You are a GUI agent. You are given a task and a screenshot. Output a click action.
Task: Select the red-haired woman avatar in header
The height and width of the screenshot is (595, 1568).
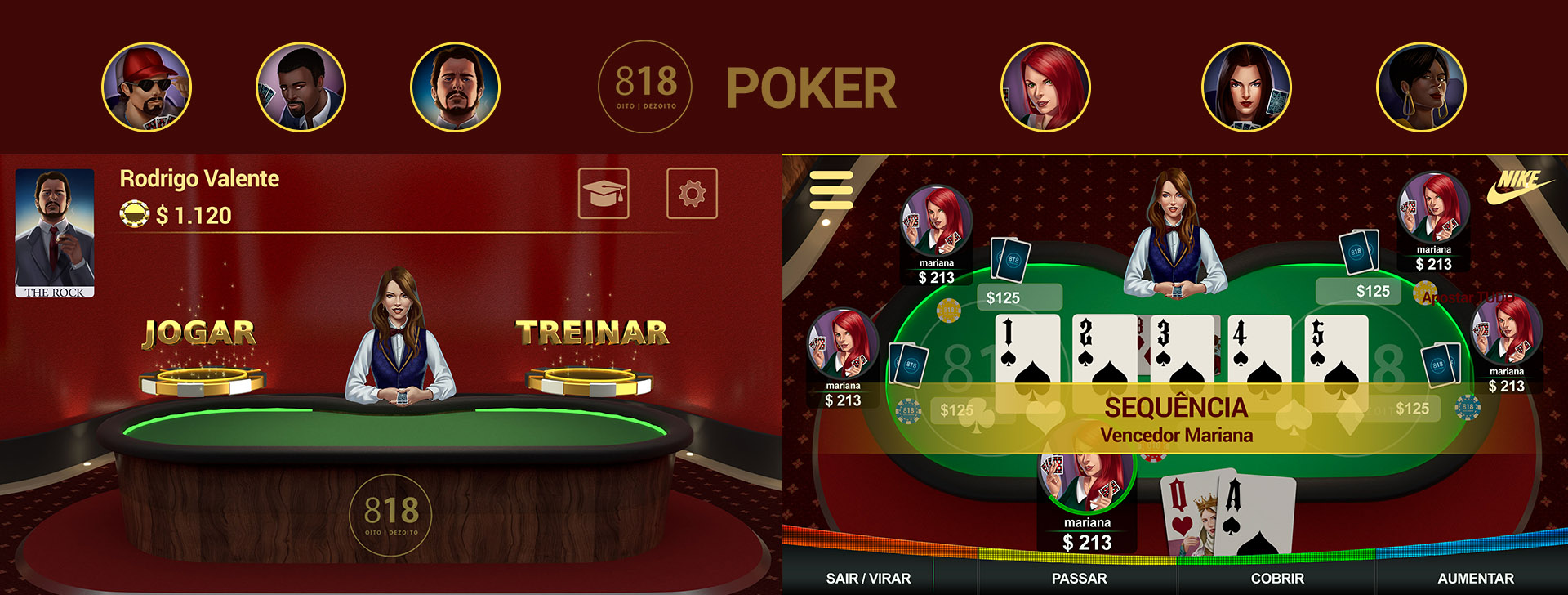click(1045, 87)
